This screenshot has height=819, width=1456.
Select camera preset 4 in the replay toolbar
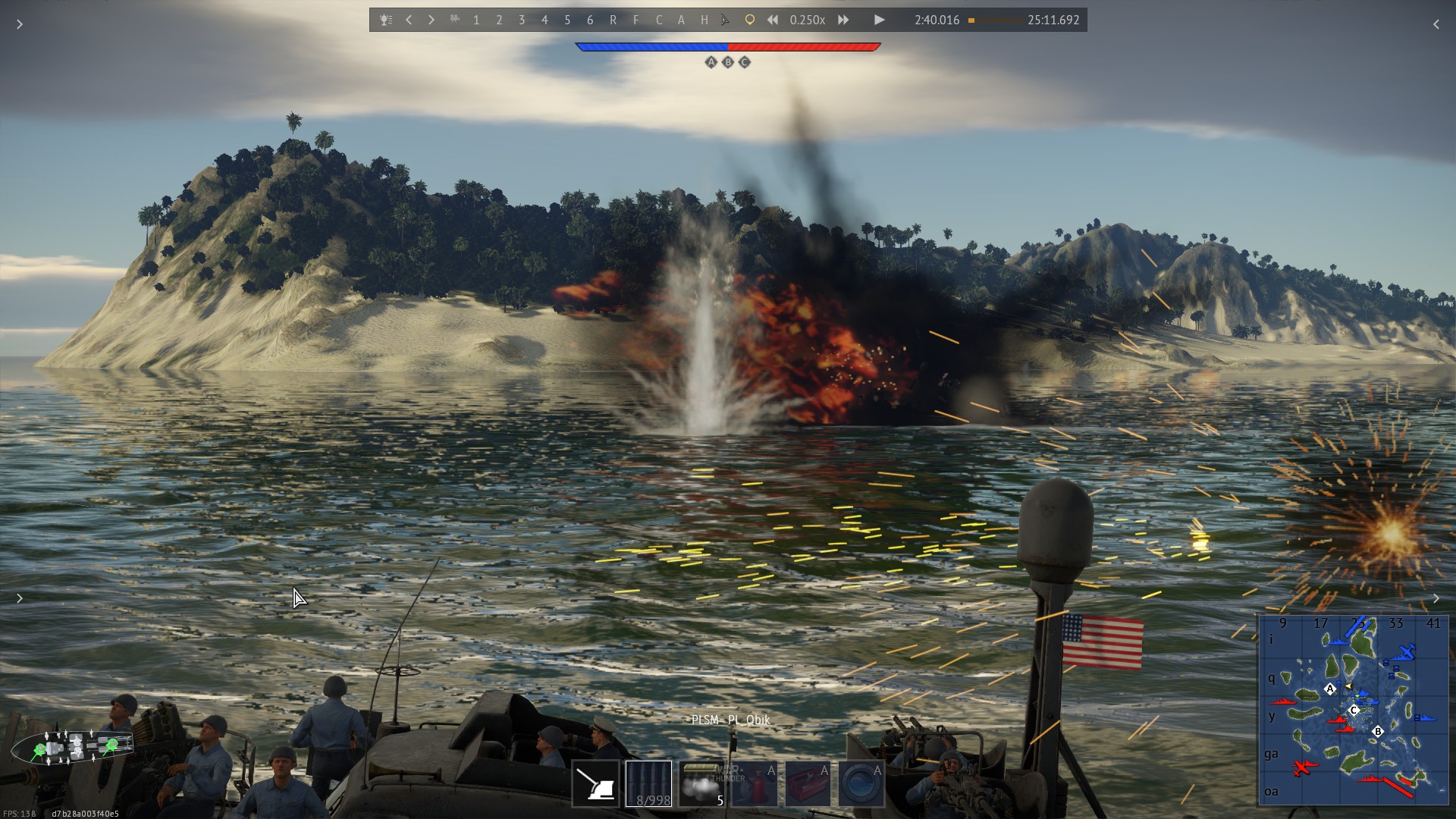544,20
